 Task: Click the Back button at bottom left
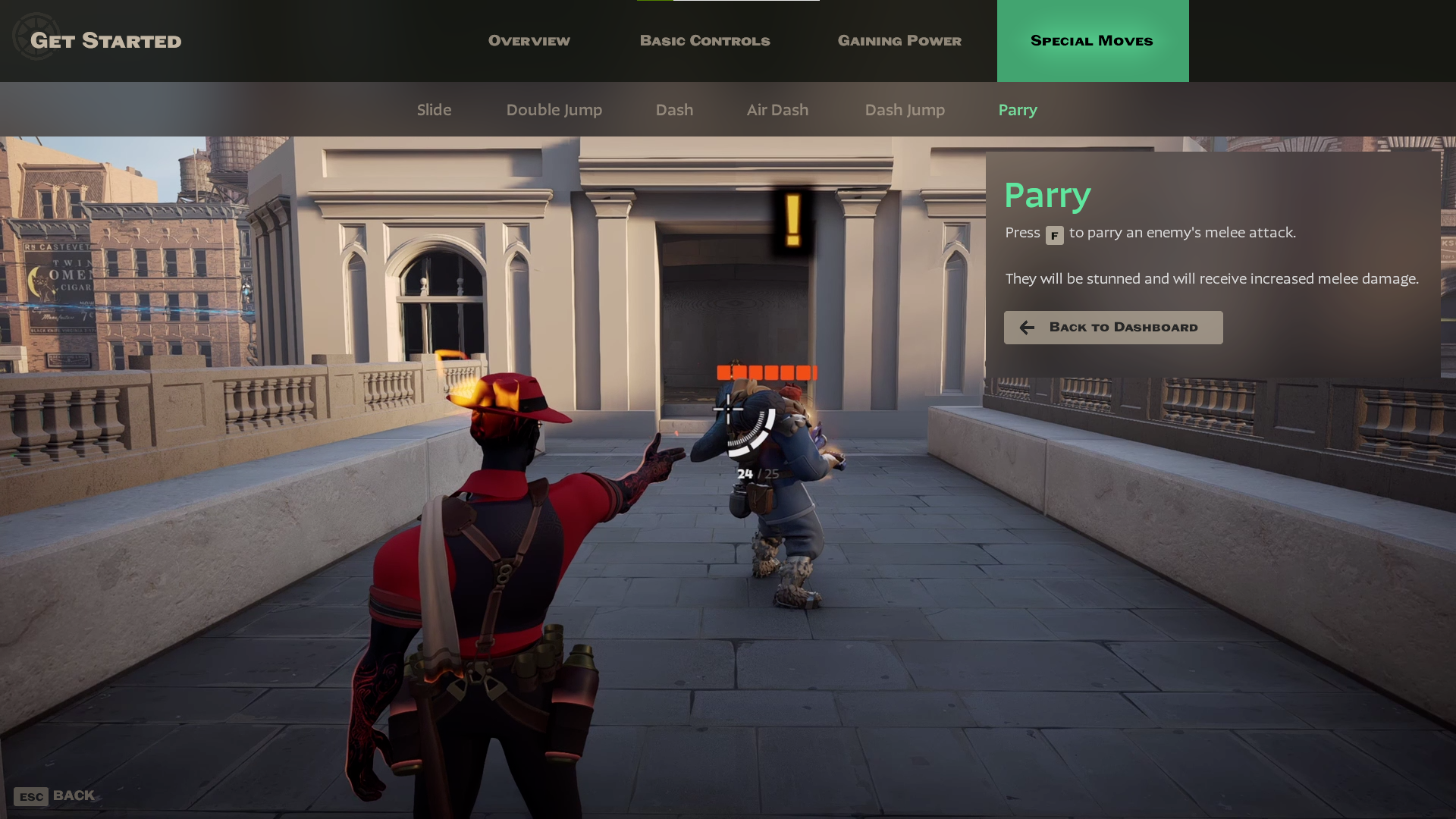click(55, 795)
